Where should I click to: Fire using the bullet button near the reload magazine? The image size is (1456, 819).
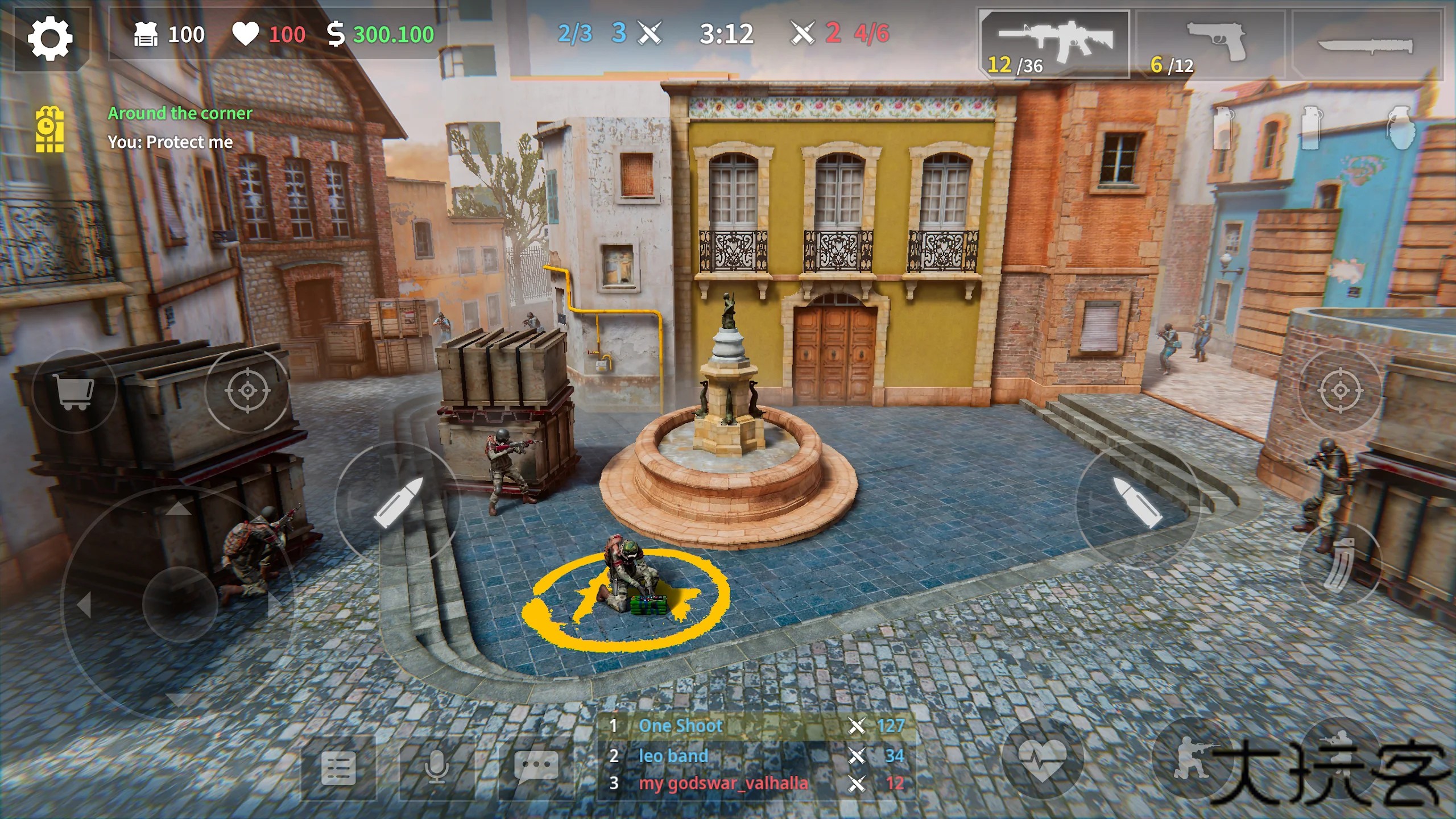pos(1137,503)
